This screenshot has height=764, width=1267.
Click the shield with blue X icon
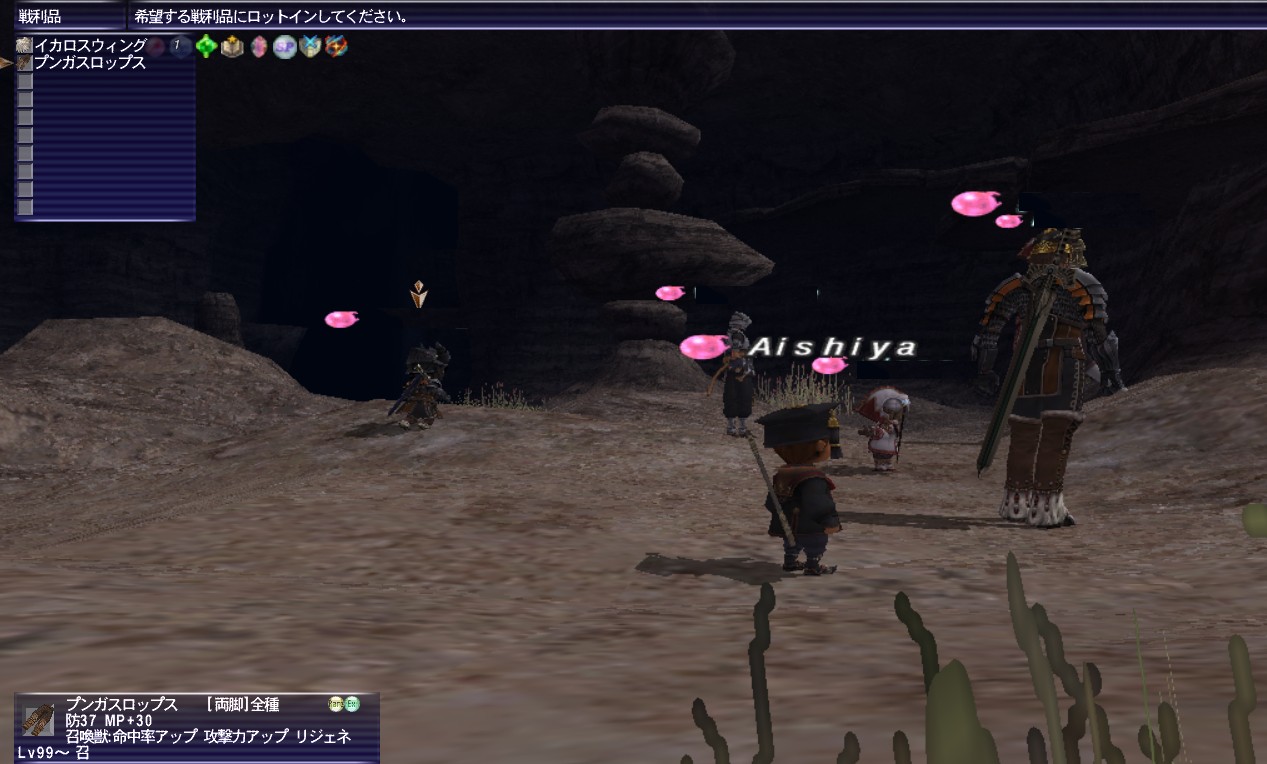pos(310,46)
